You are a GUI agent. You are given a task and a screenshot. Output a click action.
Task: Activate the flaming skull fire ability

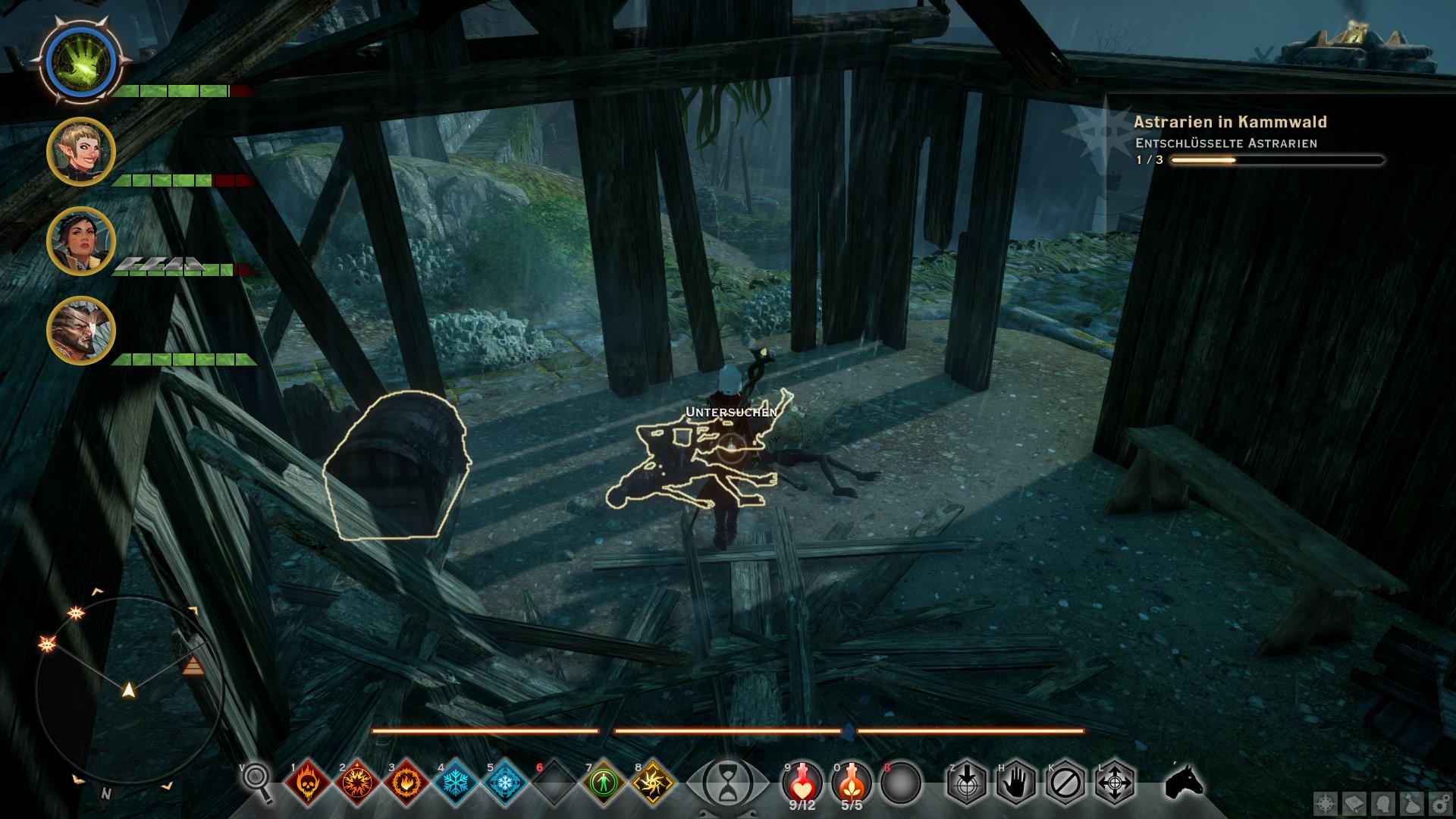(x=308, y=783)
